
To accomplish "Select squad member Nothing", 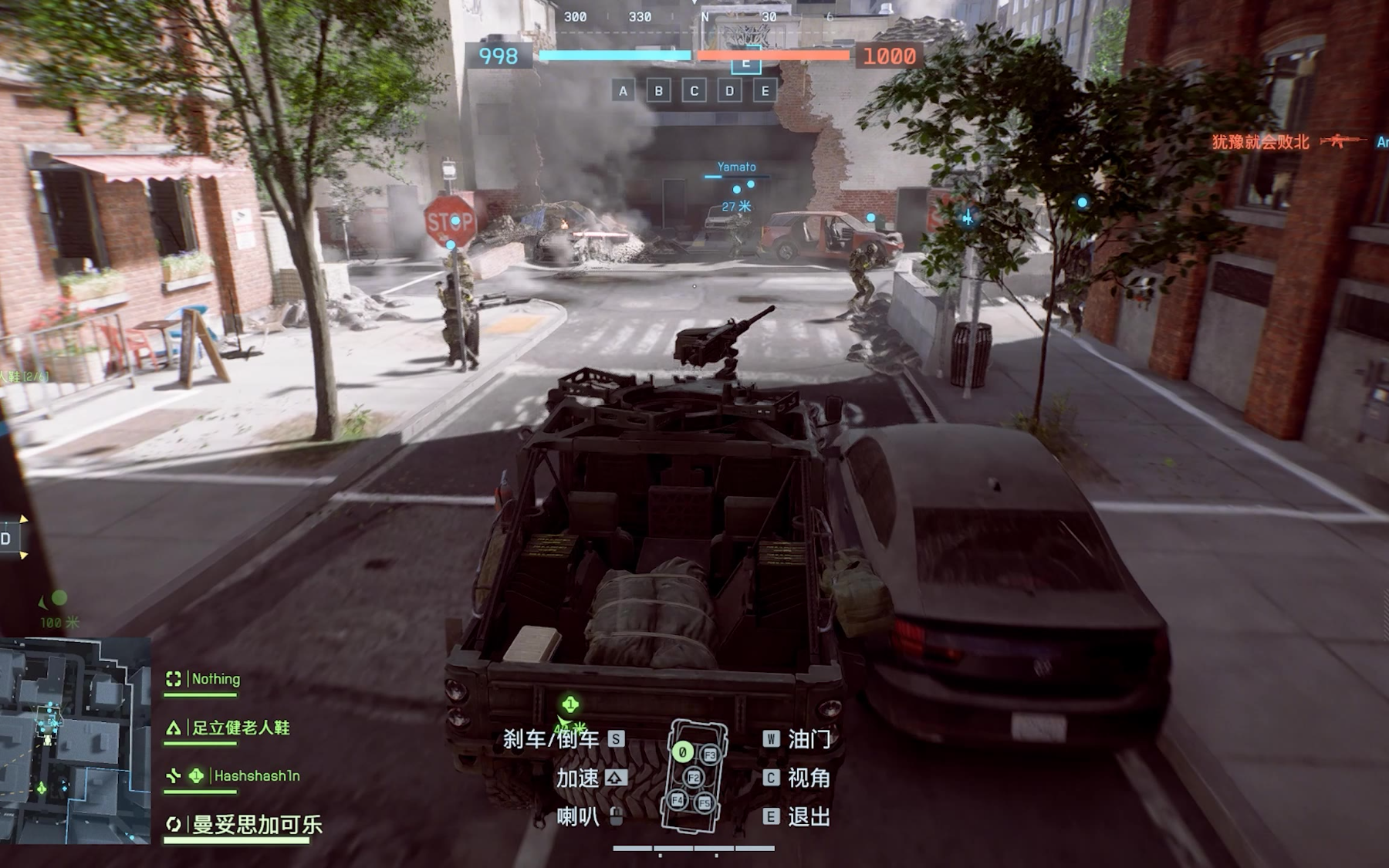I will point(215,679).
